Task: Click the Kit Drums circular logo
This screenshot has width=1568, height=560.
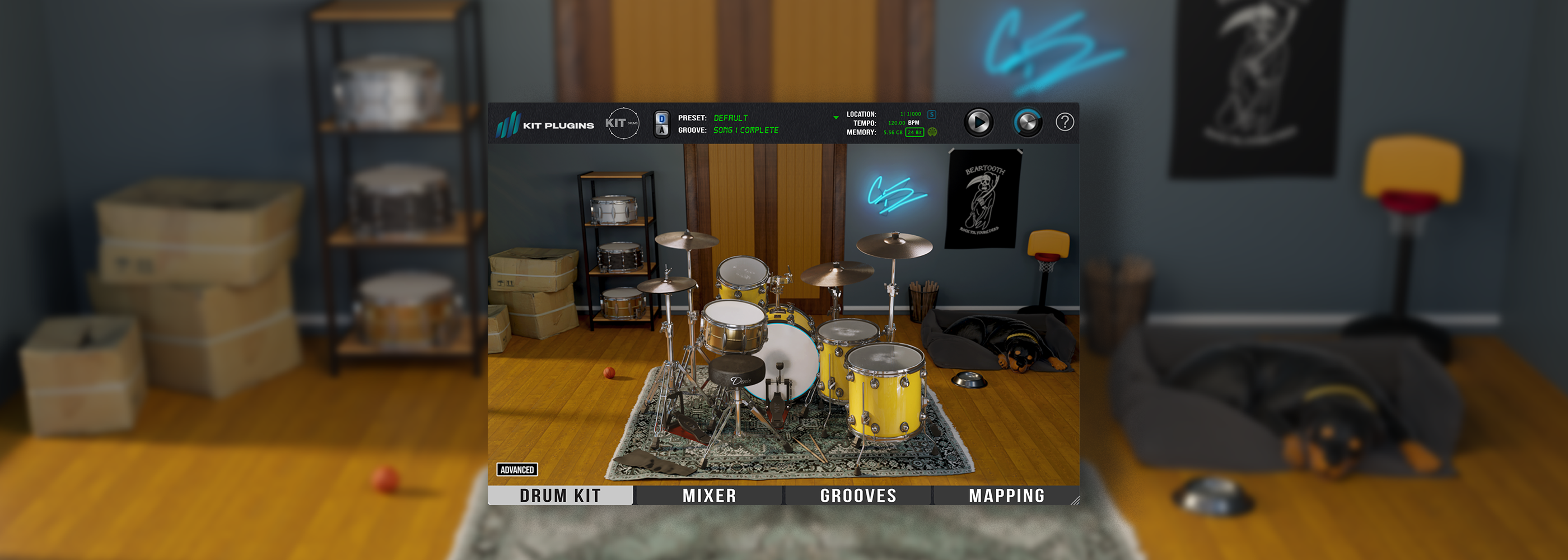Action: tap(622, 123)
